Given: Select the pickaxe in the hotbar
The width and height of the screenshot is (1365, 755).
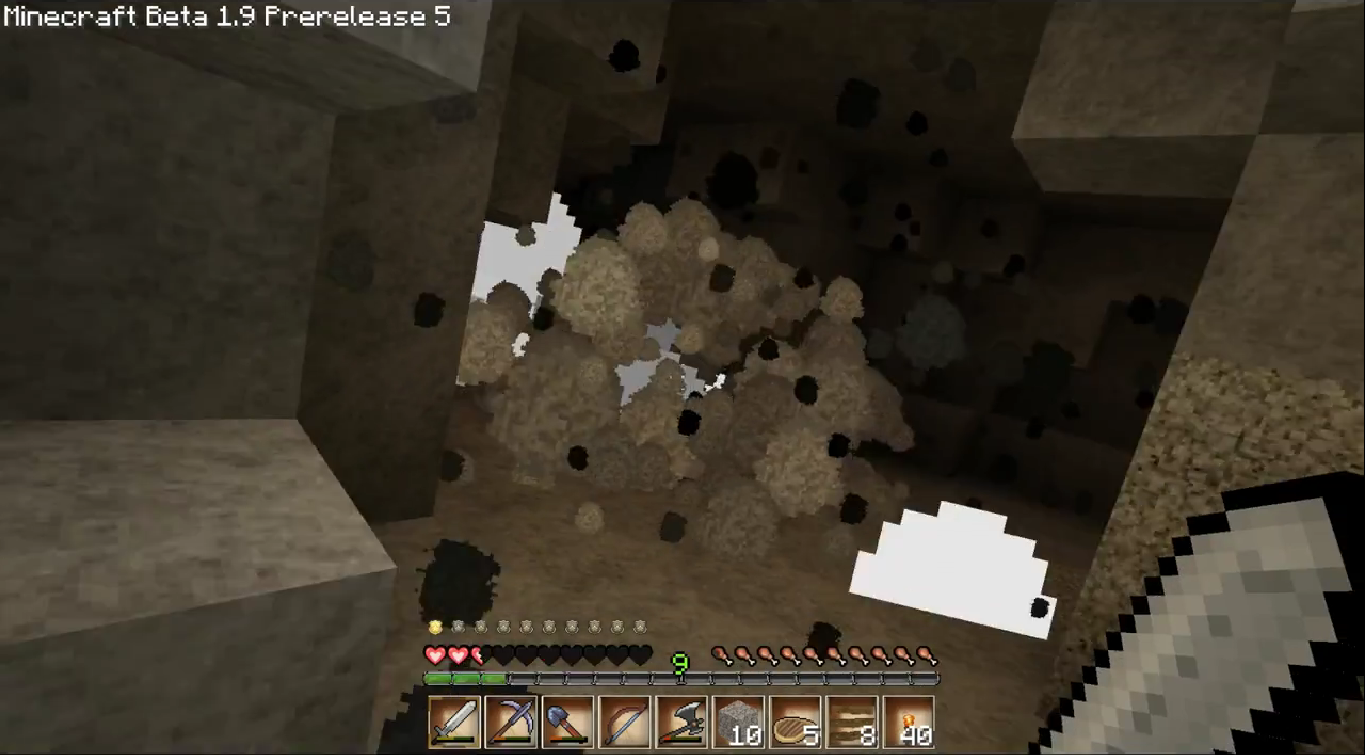Looking at the screenshot, I should pos(511,721).
